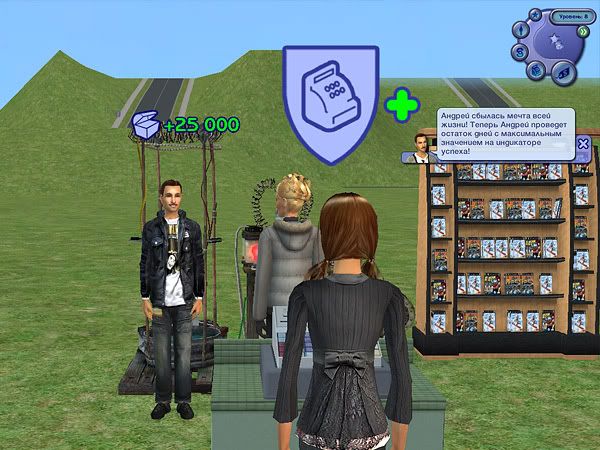
Task: Click Андрей's portrait in the notification
Action: [421, 146]
